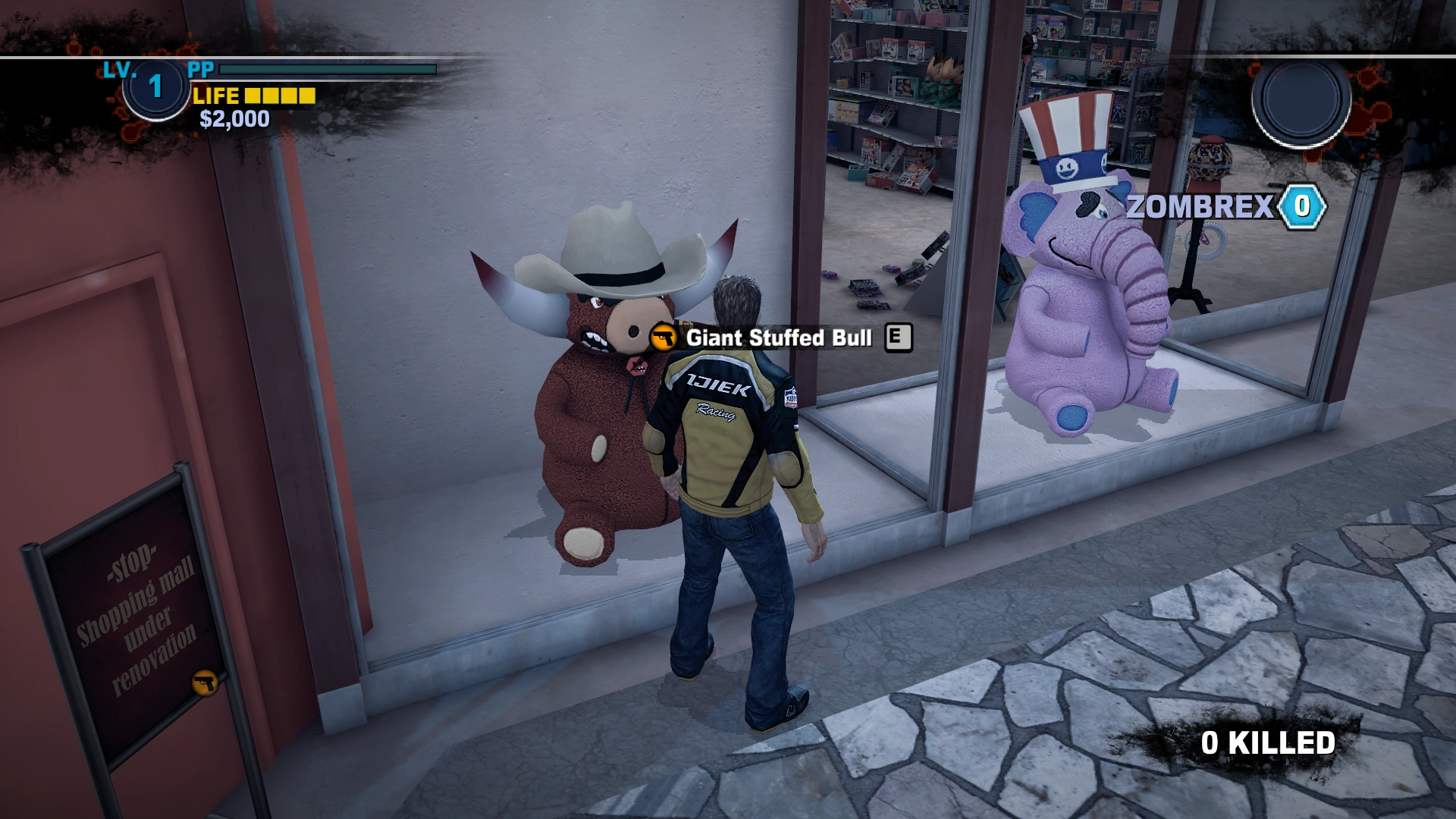Select the Zombrex hexagon counter icon

tap(1304, 205)
